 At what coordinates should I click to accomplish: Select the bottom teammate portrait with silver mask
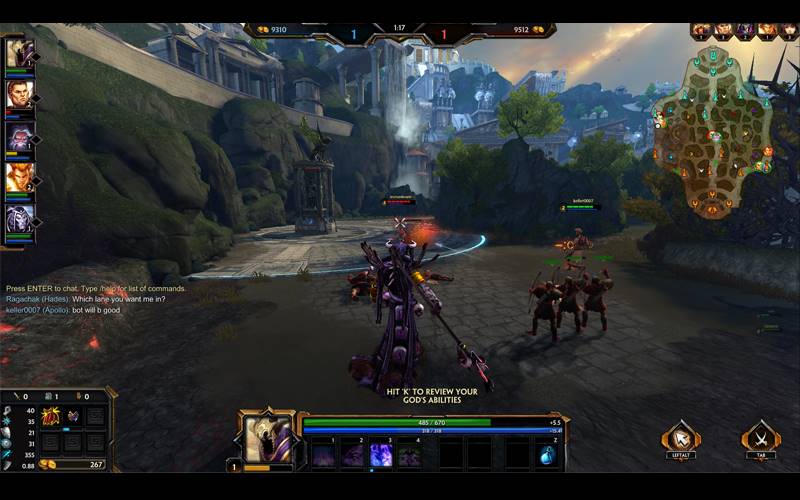click(x=19, y=220)
